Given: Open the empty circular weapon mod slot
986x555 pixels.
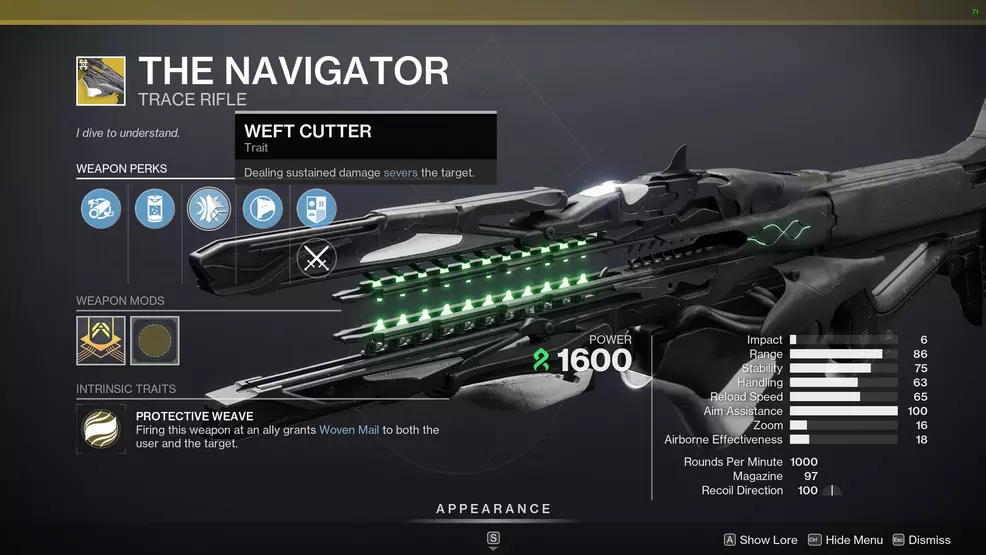Looking at the screenshot, I should coord(155,341).
